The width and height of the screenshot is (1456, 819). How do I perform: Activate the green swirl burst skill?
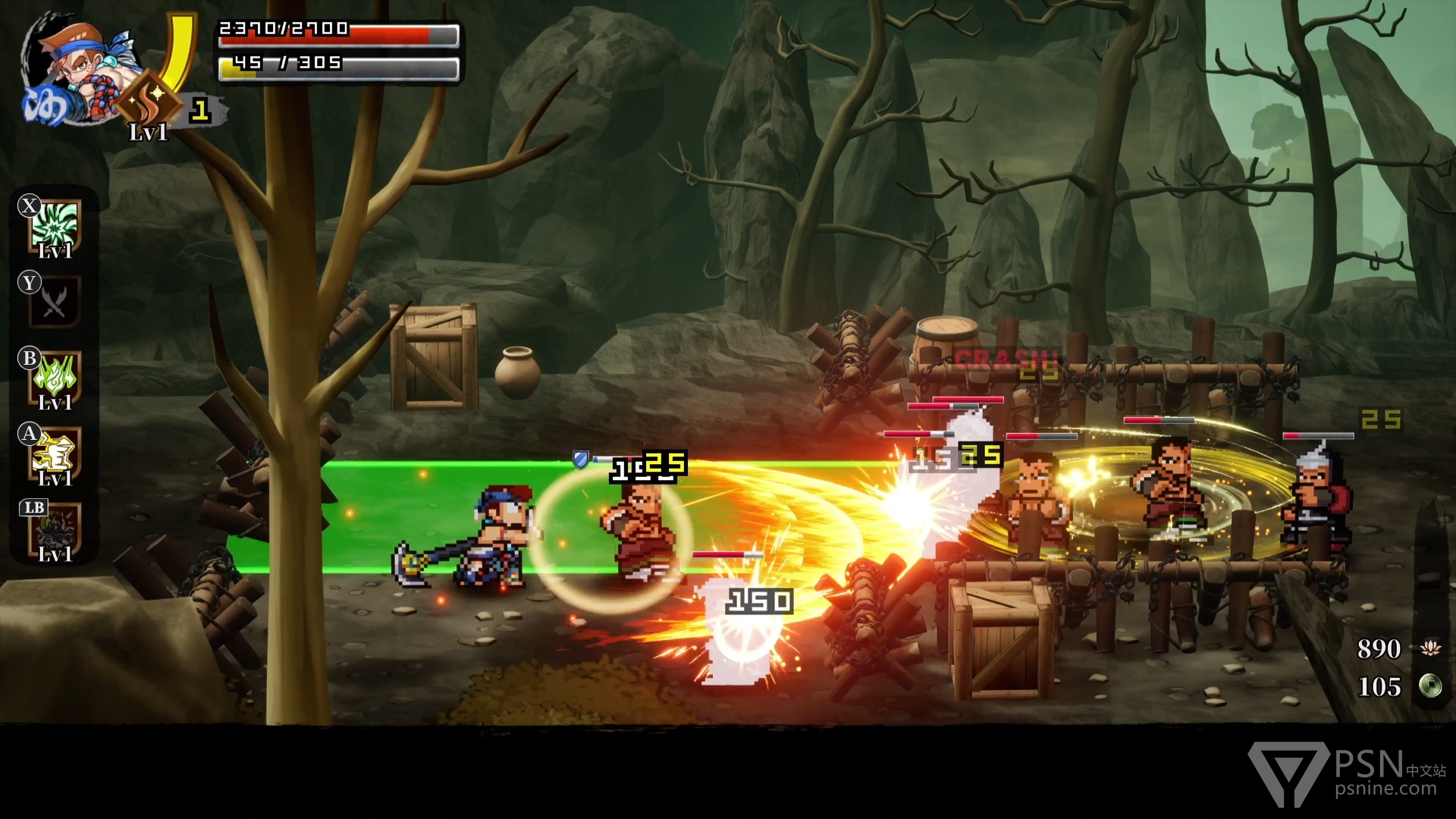tap(55, 225)
